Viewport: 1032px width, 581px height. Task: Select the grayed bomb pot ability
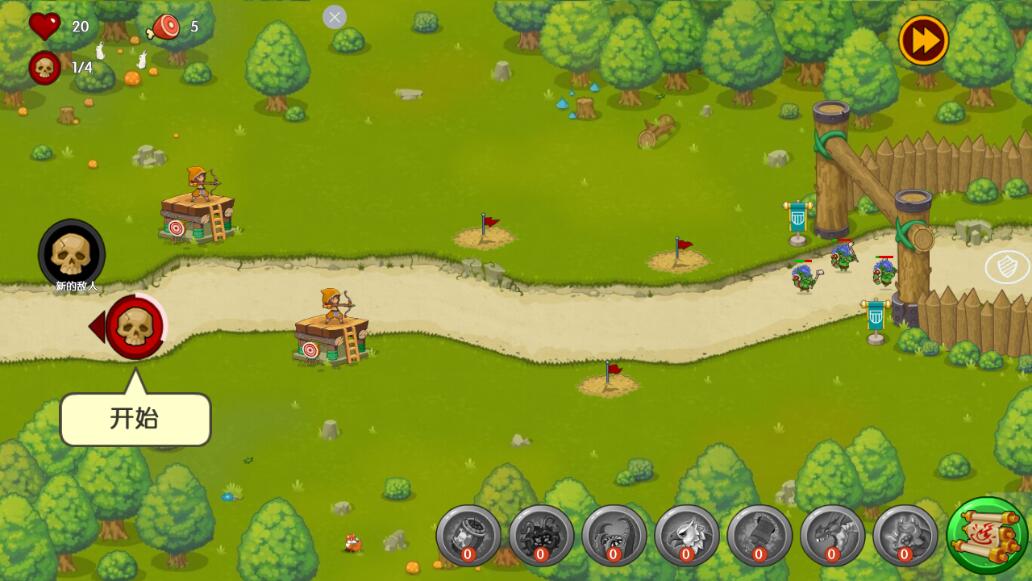468,535
